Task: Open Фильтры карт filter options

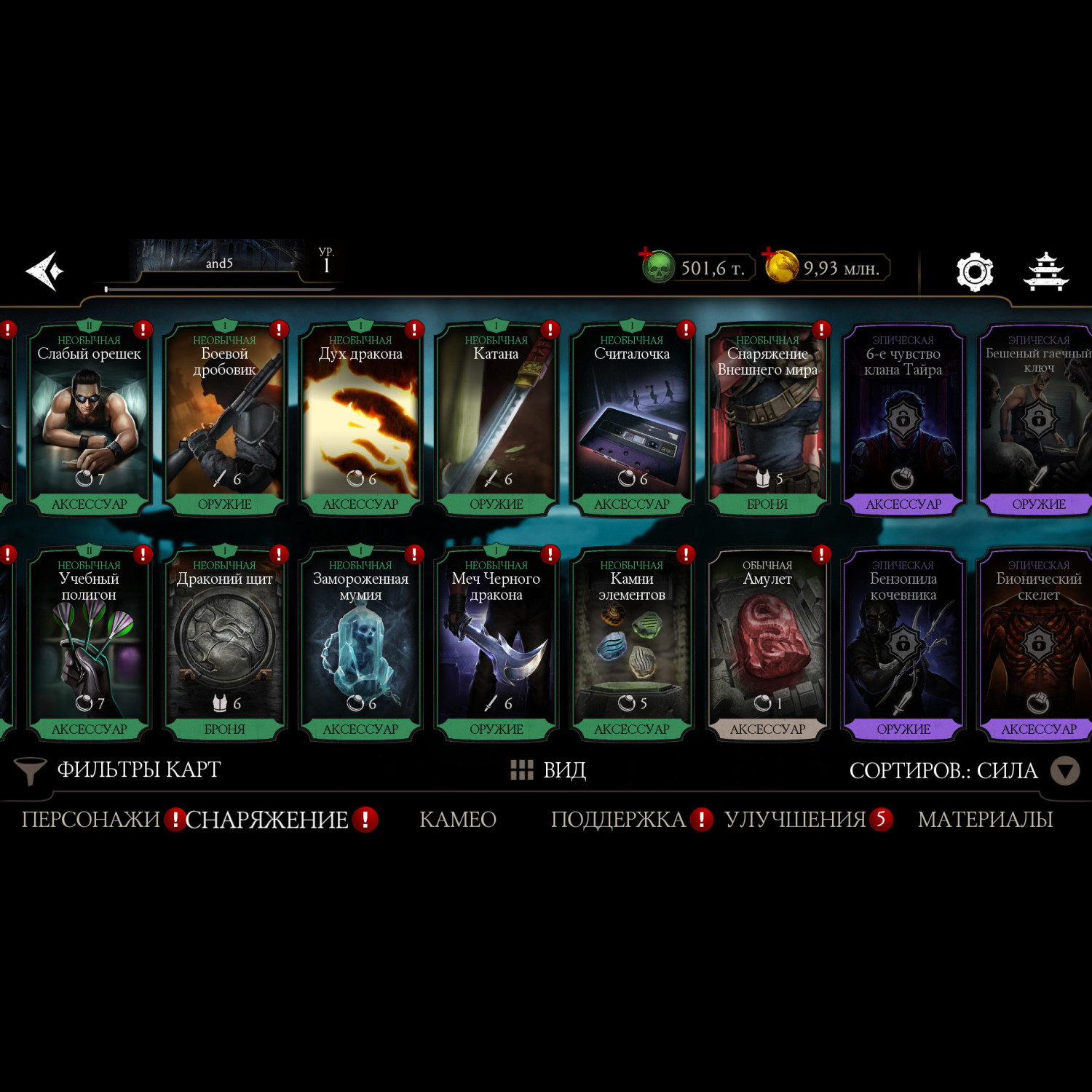Action: (x=118, y=770)
